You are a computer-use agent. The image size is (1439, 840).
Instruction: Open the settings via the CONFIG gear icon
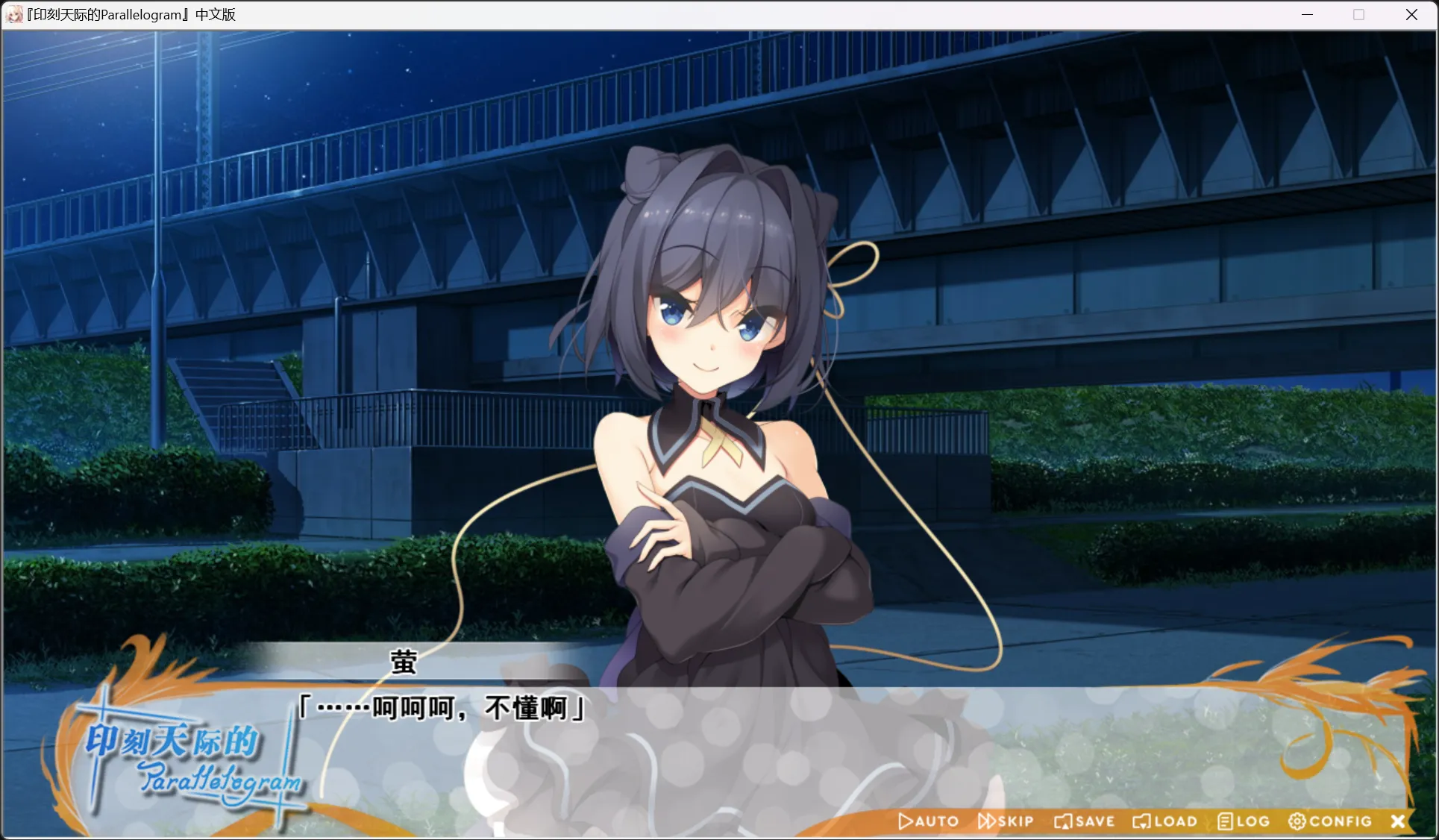[x=1297, y=821]
